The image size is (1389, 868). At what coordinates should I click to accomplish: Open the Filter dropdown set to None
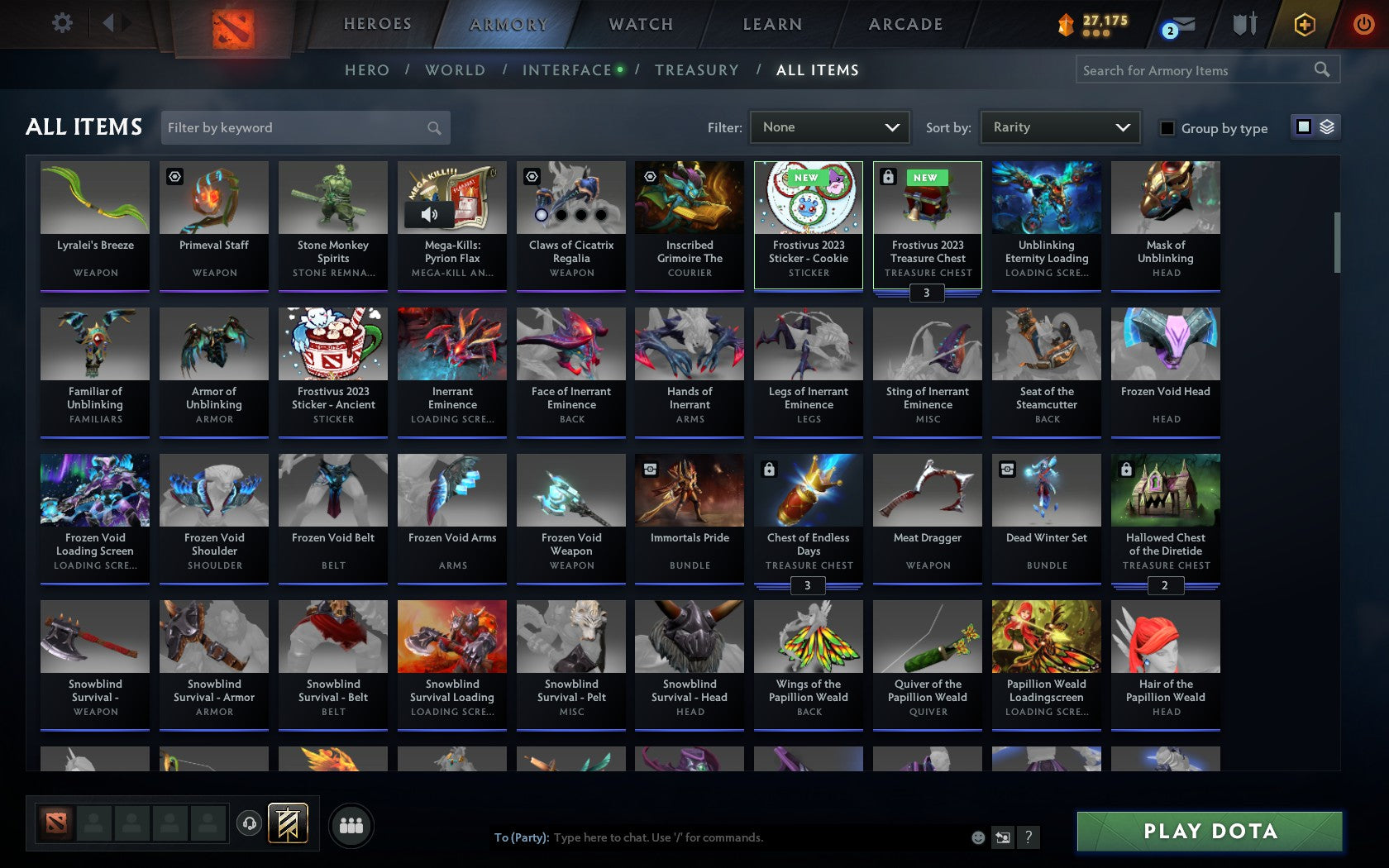[x=829, y=127]
